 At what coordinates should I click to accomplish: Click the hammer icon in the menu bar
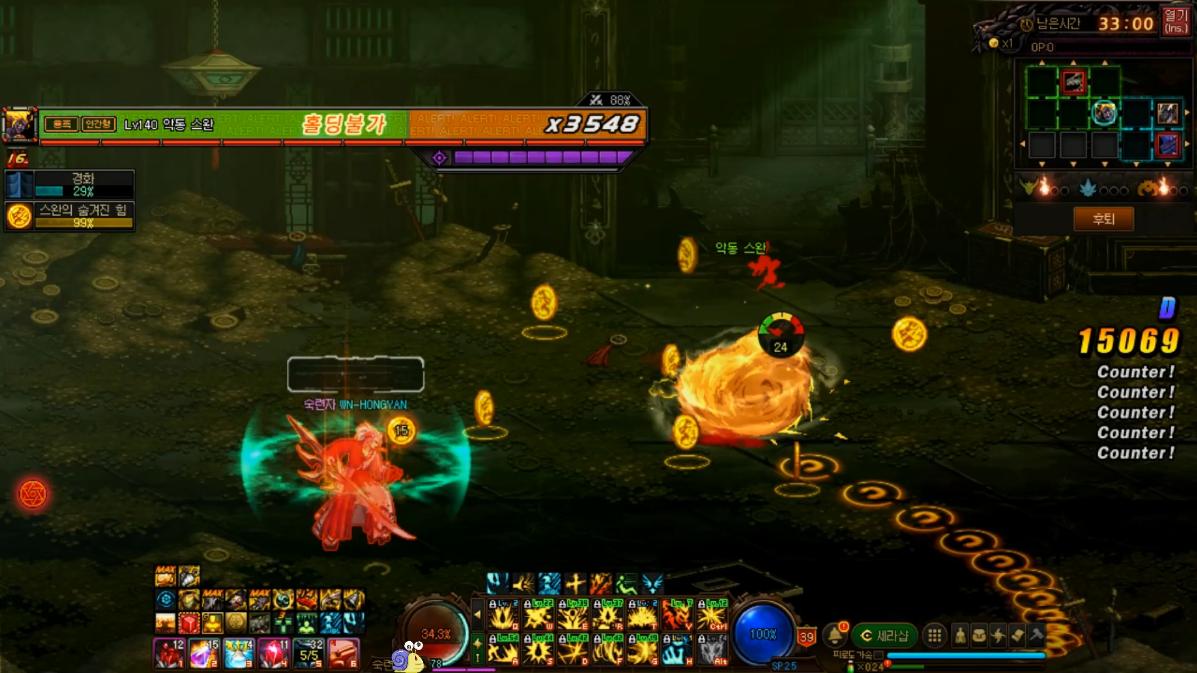tap(1036, 636)
